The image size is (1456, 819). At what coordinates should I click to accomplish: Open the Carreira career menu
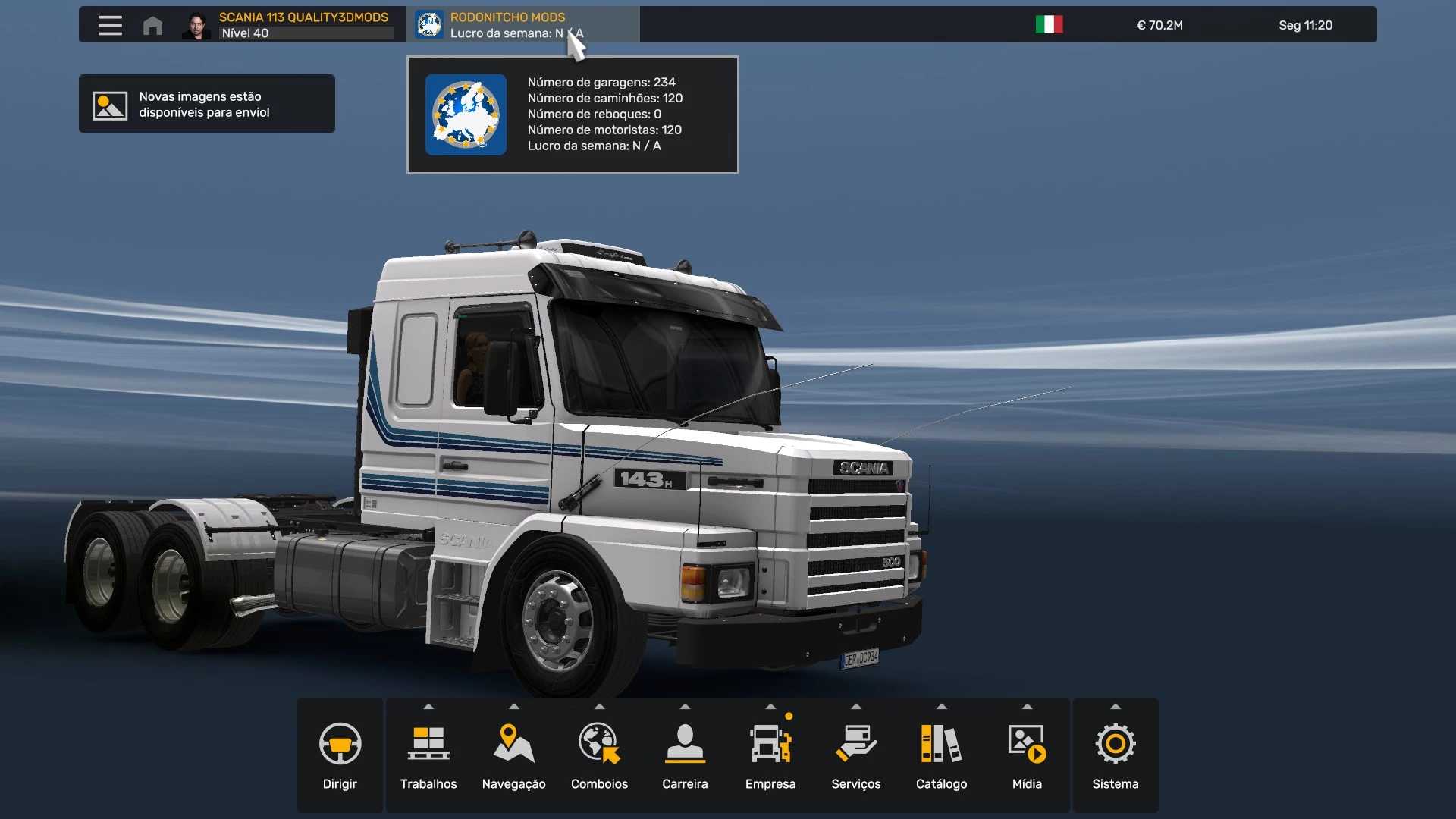coord(685,755)
